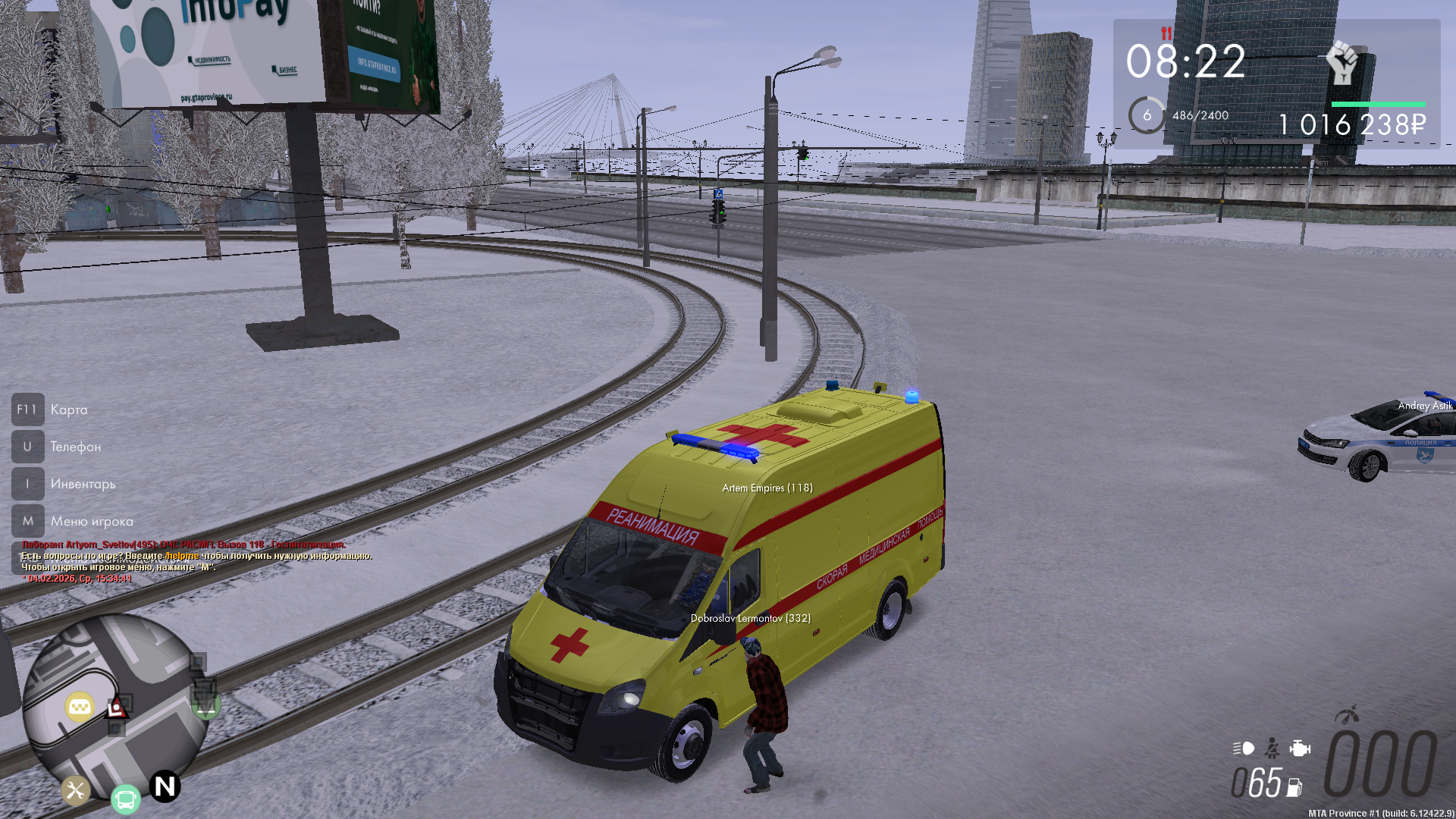This screenshot has width=1456, height=819.
Task: Select the fist weapon icon
Action: (1342, 62)
